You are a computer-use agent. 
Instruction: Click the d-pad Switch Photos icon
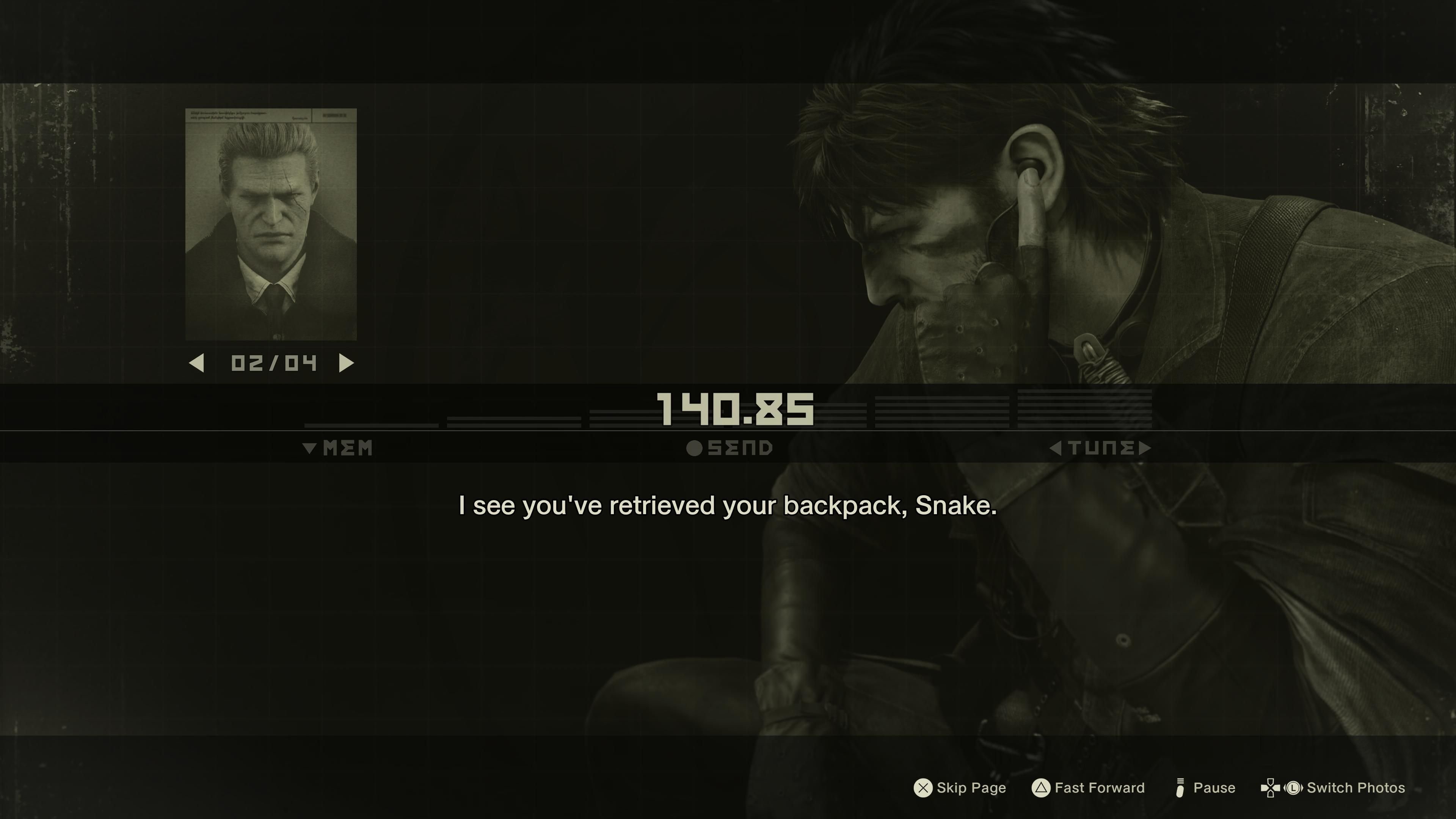point(1271,788)
